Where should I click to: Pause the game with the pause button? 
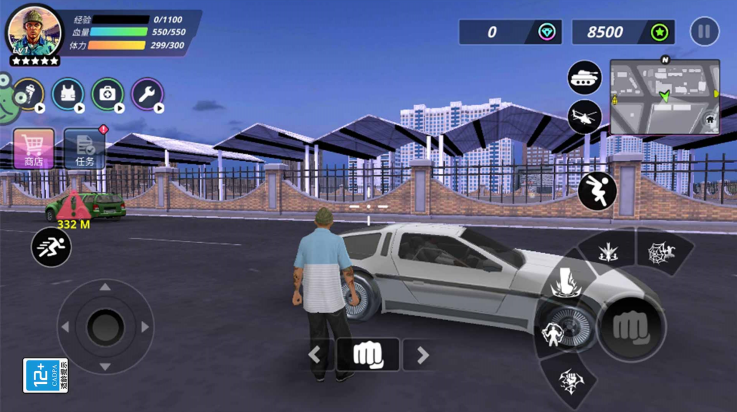click(704, 32)
